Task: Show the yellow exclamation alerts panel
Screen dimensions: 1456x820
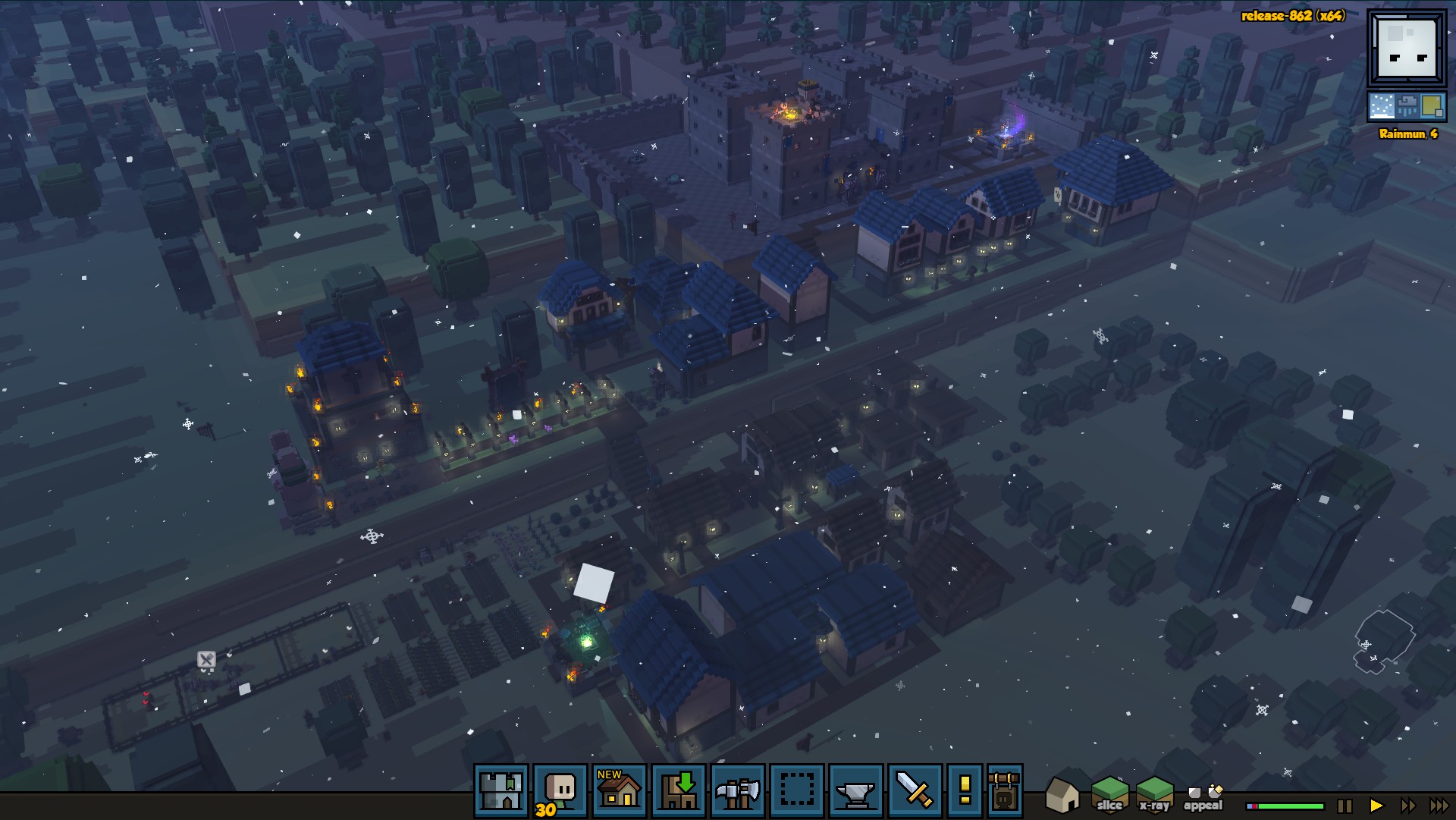Action: coord(965,791)
